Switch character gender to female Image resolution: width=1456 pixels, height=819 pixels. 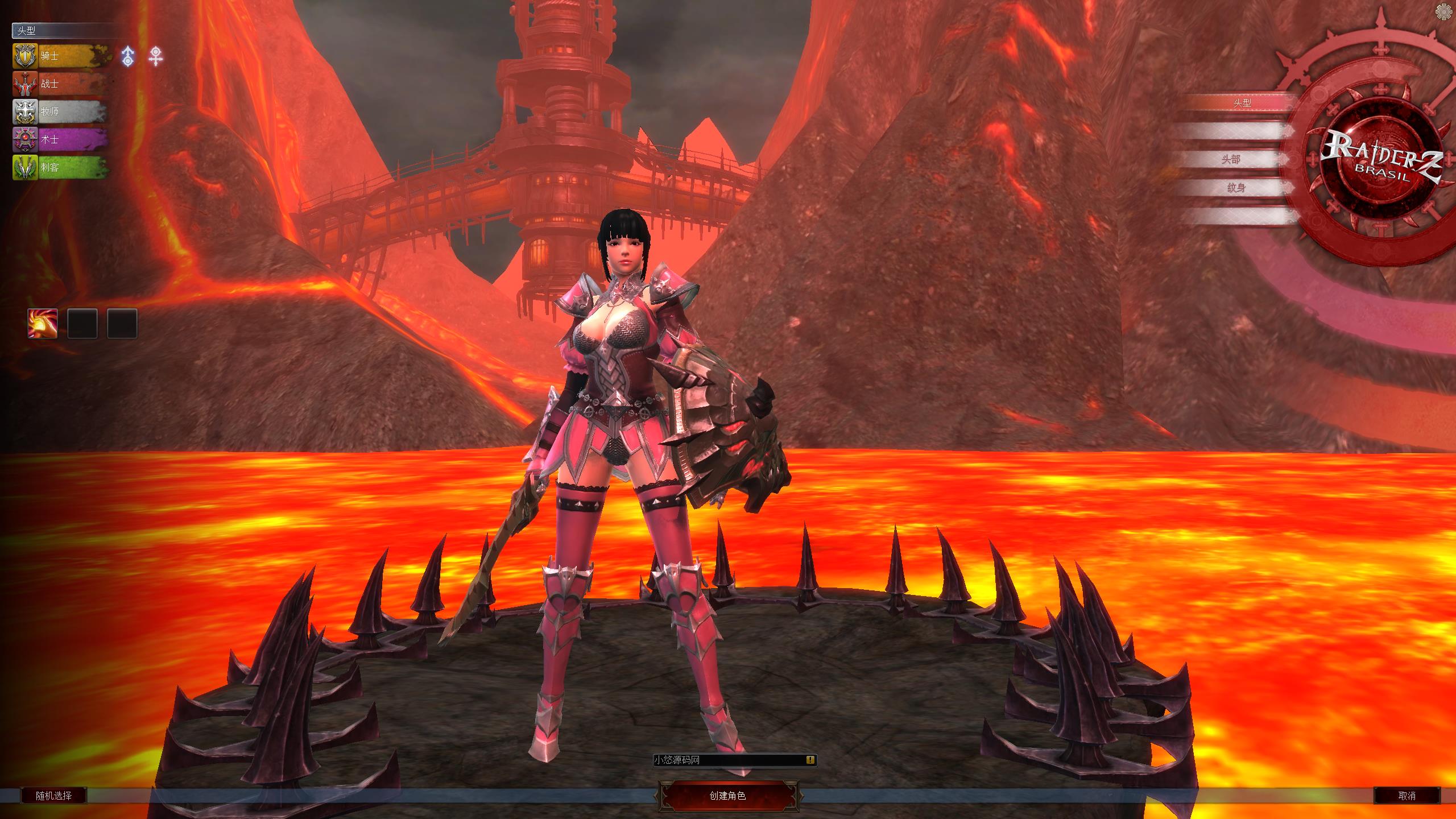(x=155, y=56)
